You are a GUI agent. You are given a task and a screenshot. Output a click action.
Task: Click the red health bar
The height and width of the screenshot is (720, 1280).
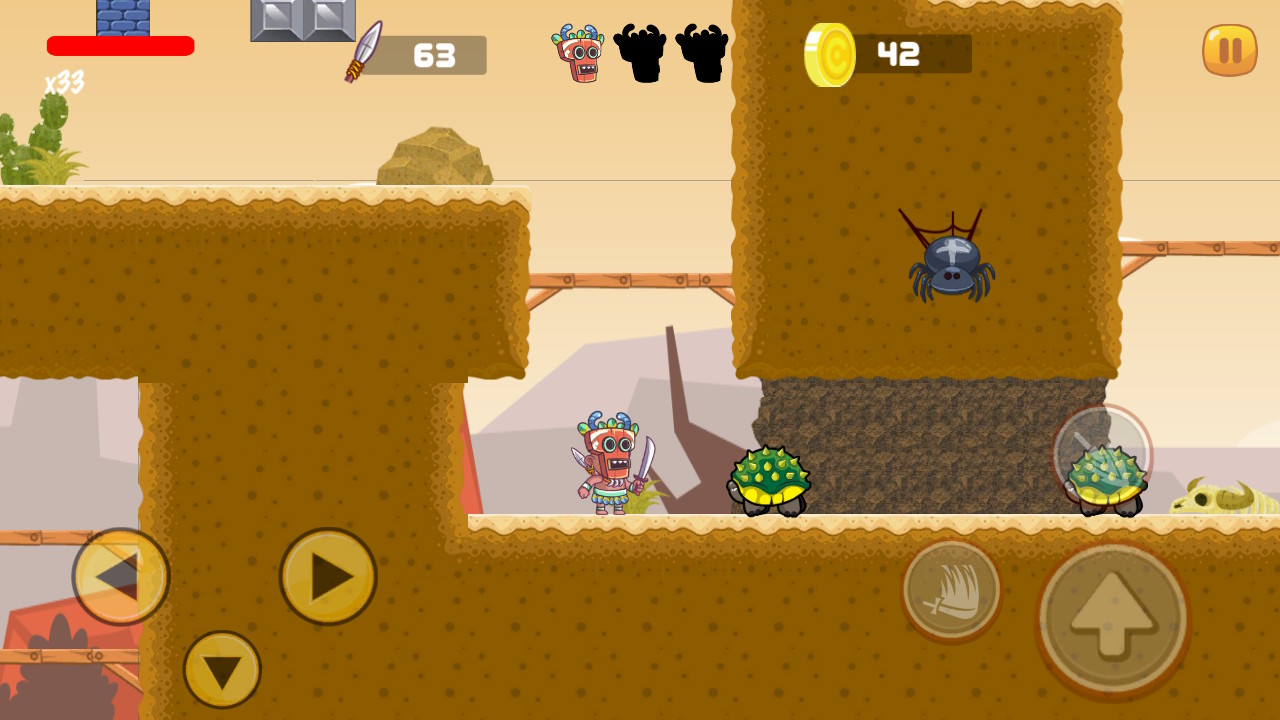[x=120, y=45]
